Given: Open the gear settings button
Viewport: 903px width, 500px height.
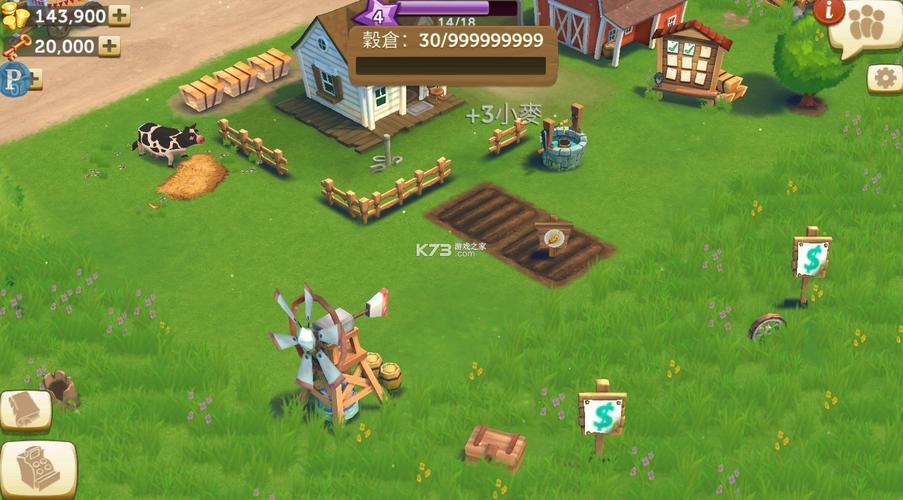Looking at the screenshot, I should tap(884, 78).
